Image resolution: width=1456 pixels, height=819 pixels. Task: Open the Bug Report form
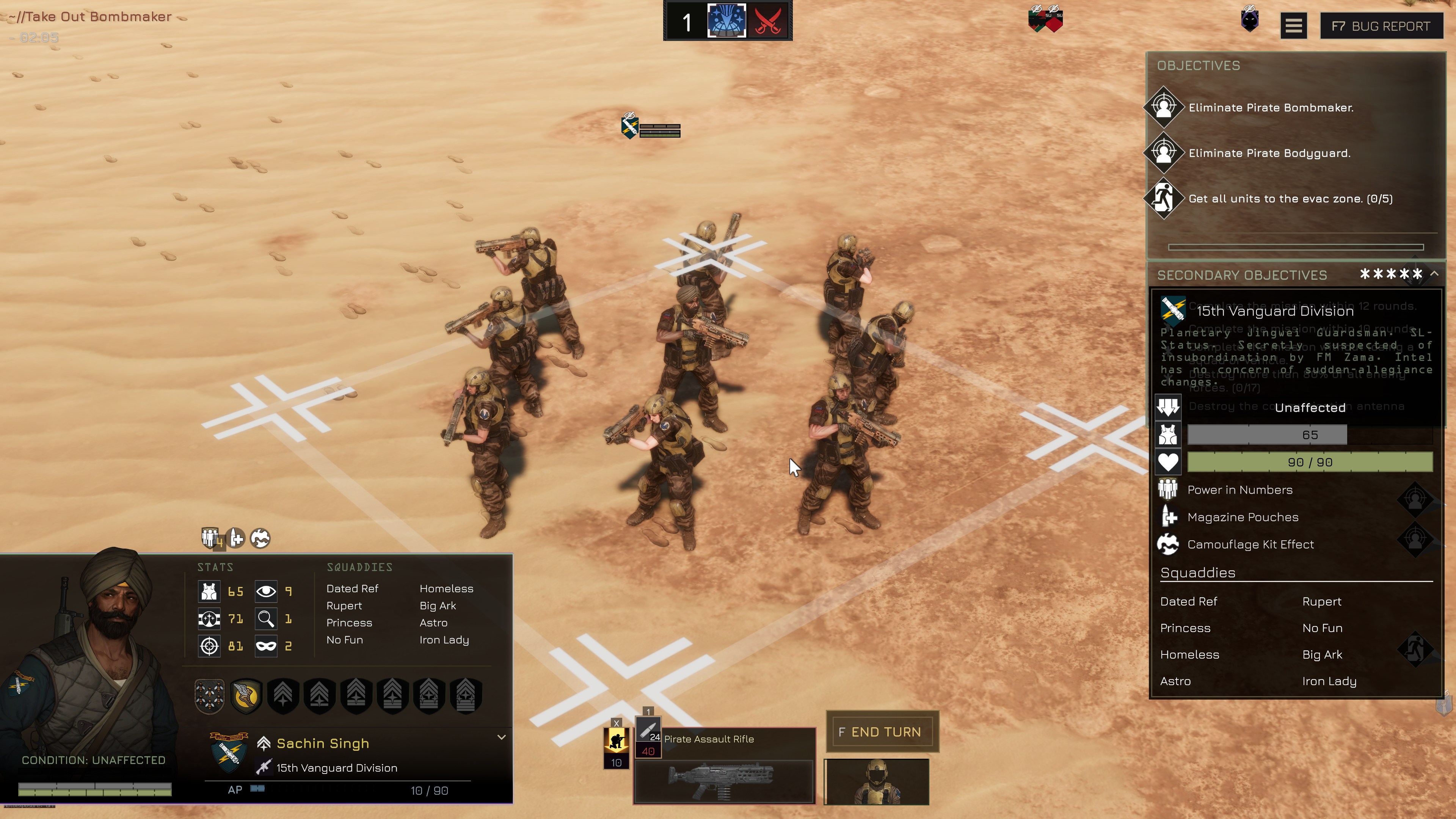[x=1381, y=26]
